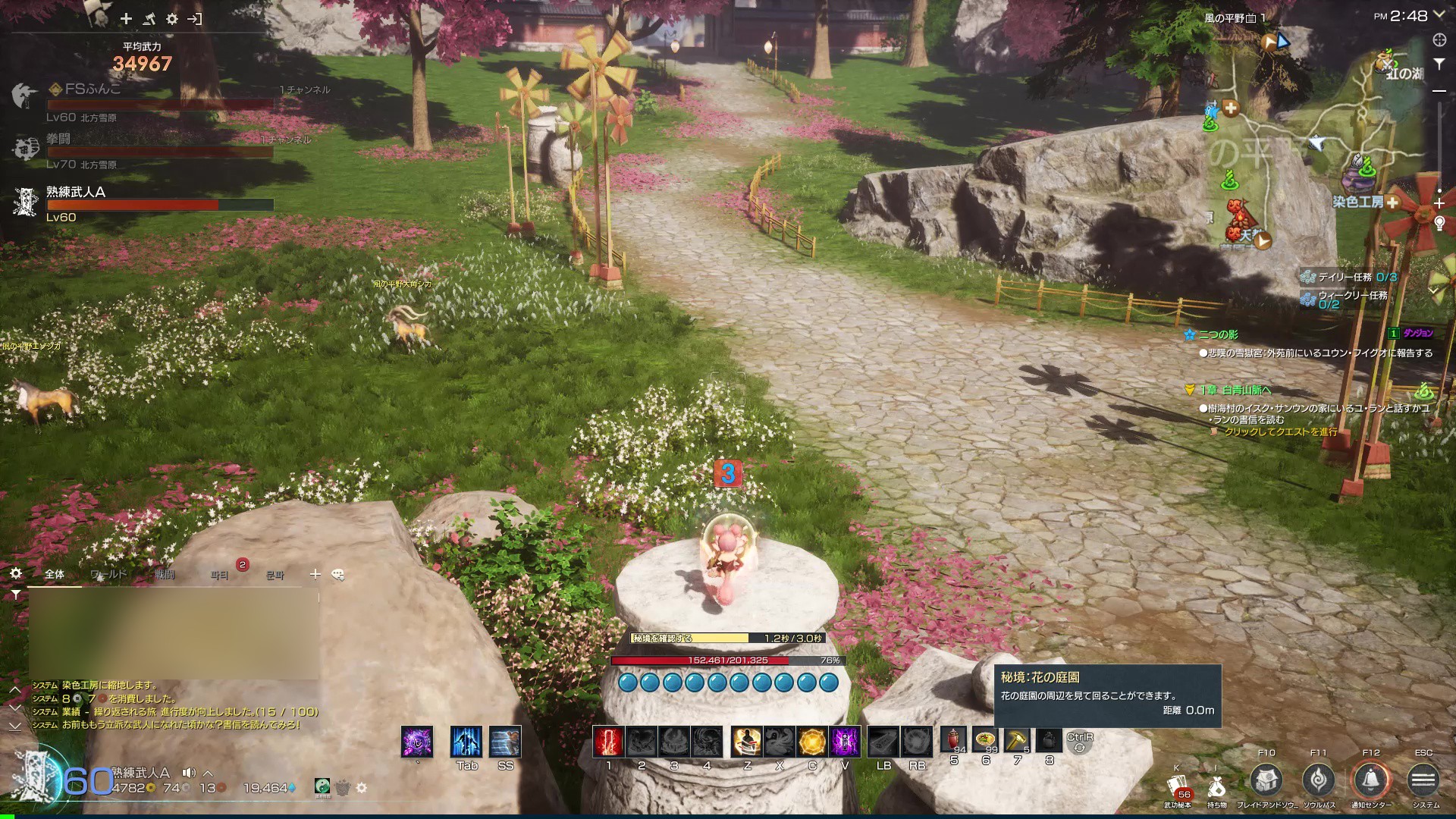Activate the golden orb skill

click(x=812, y=742)
